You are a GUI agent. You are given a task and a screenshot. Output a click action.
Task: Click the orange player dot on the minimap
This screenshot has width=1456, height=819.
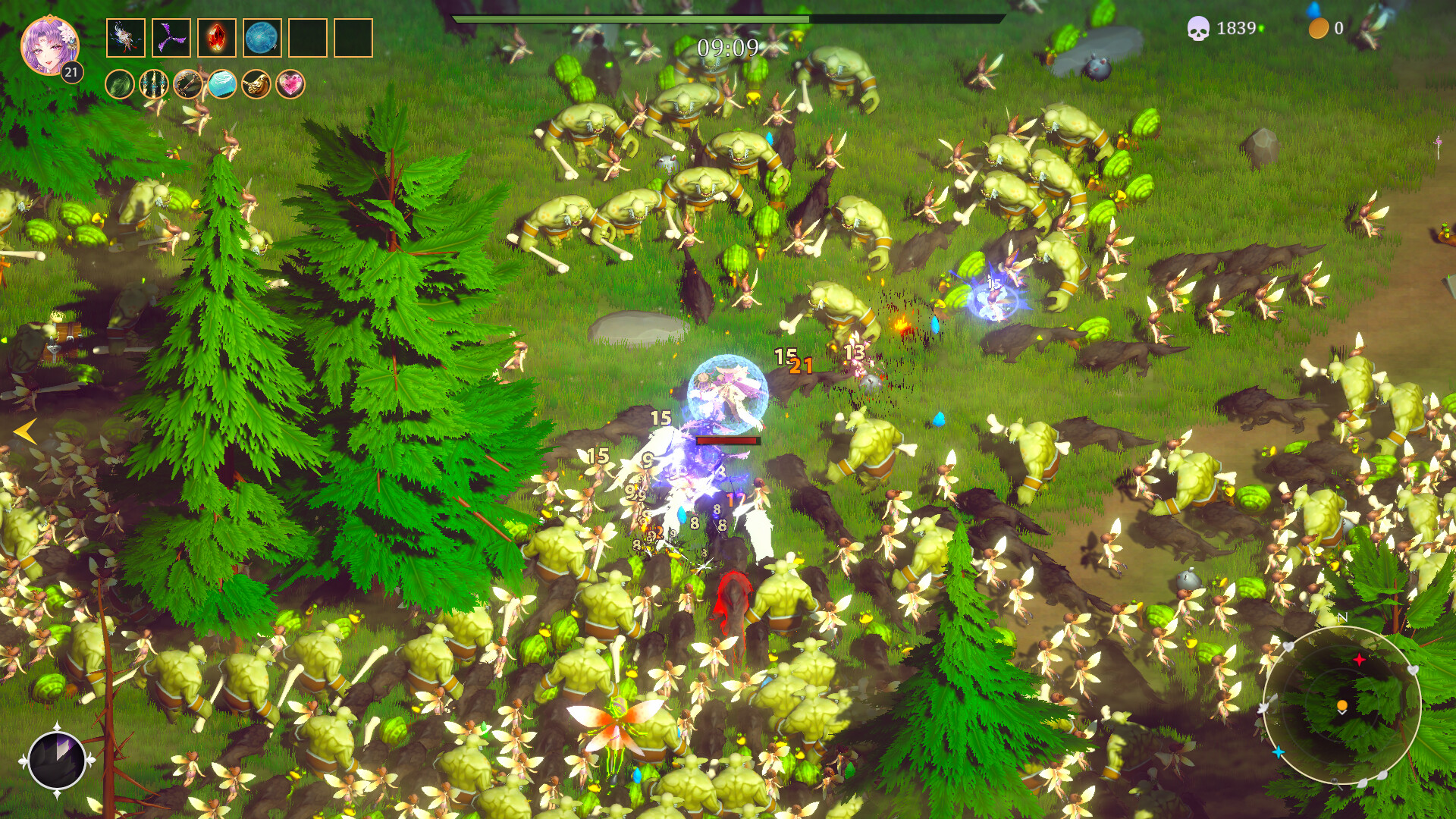click(x=1341, y=704)
